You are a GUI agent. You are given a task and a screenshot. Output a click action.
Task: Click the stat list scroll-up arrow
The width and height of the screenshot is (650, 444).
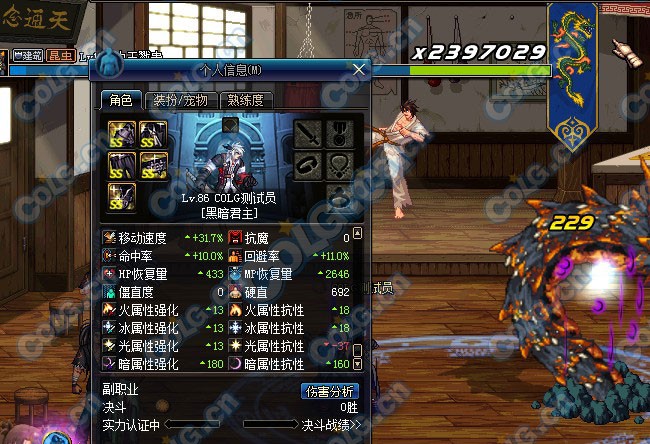point(355,234)
